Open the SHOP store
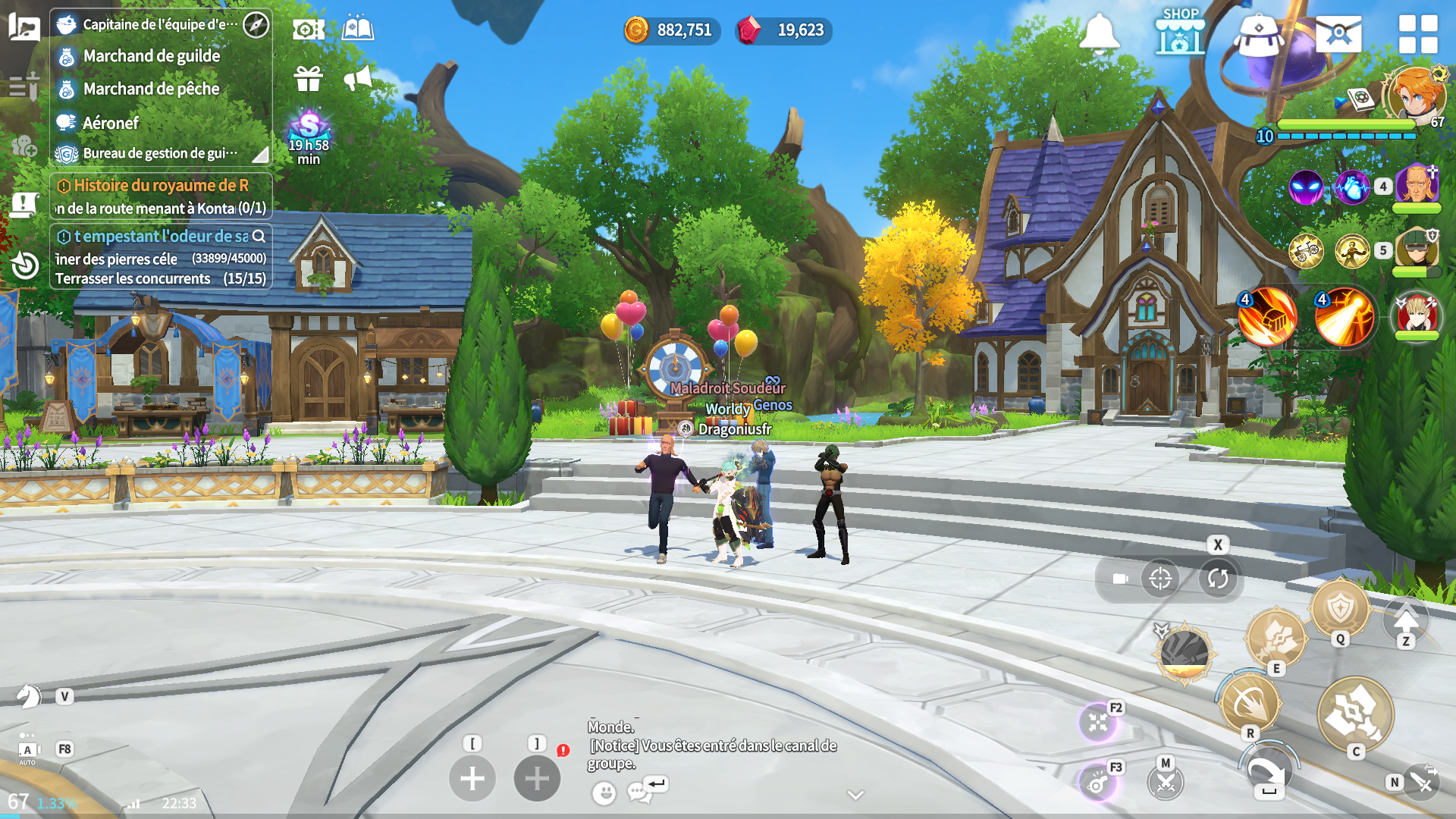The image size is (1456, 819). (1180, 32)
